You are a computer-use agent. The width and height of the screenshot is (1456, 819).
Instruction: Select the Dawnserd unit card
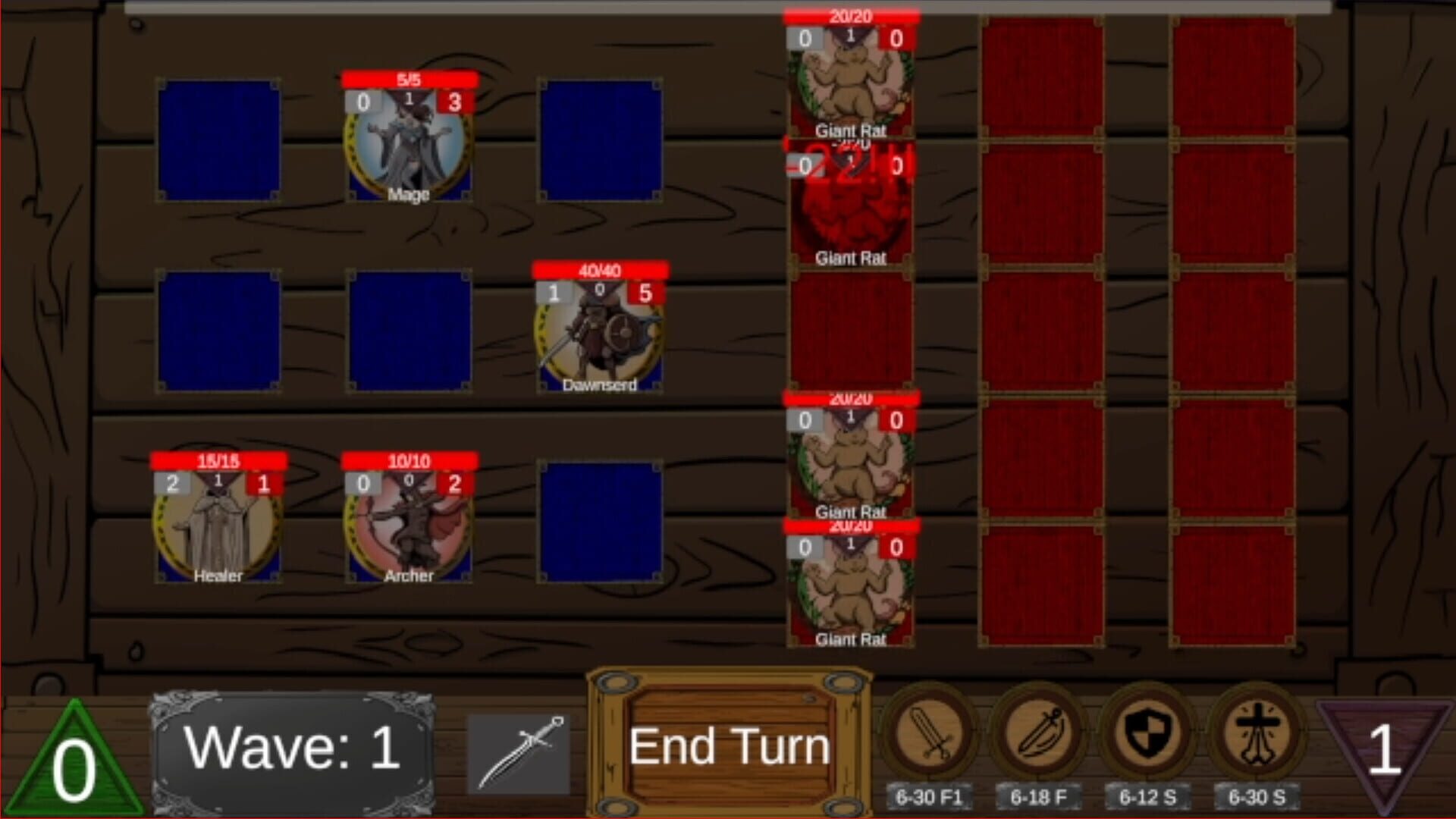coord(599,334)
